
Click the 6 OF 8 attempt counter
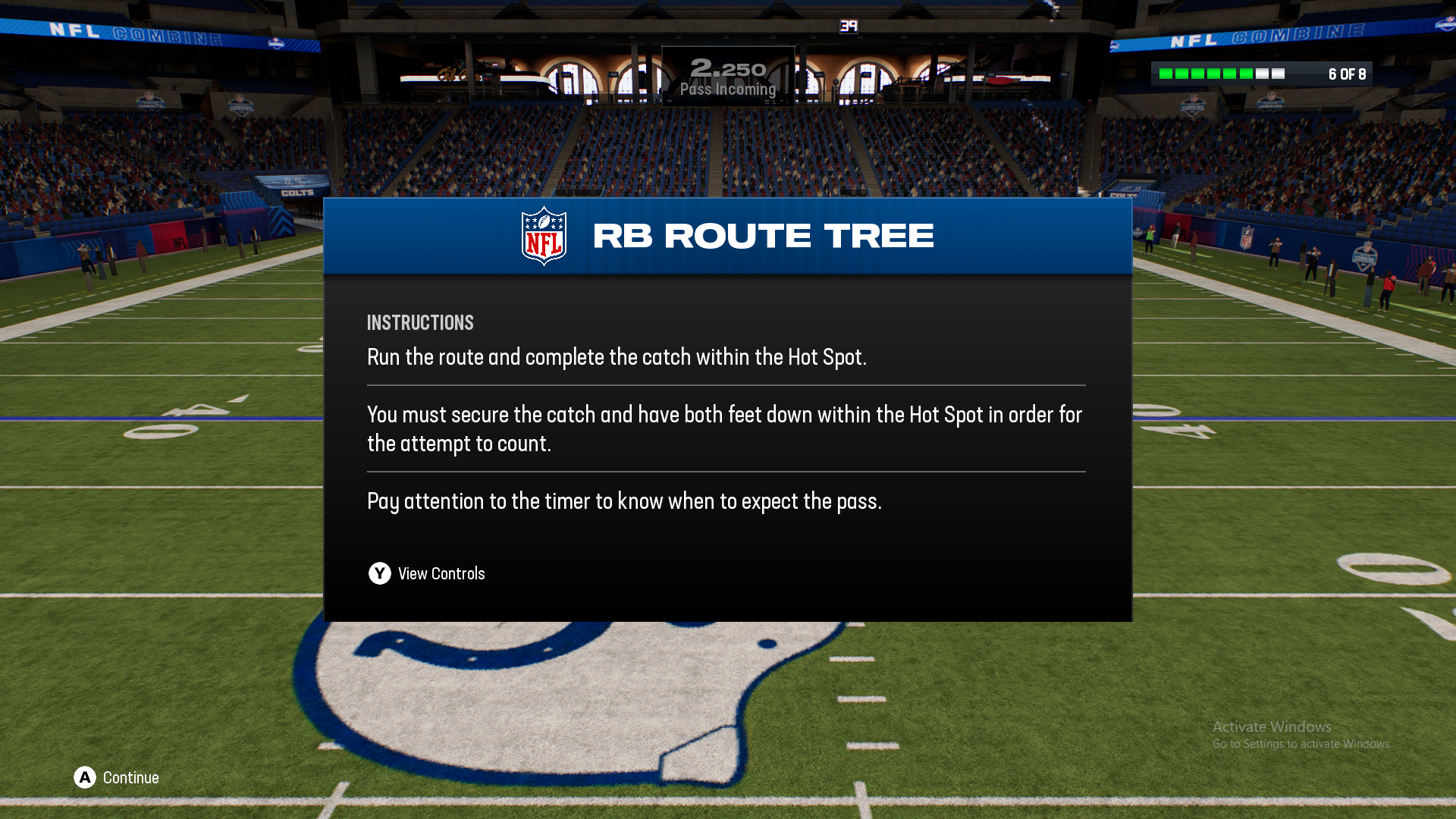tap(1346, 74)
